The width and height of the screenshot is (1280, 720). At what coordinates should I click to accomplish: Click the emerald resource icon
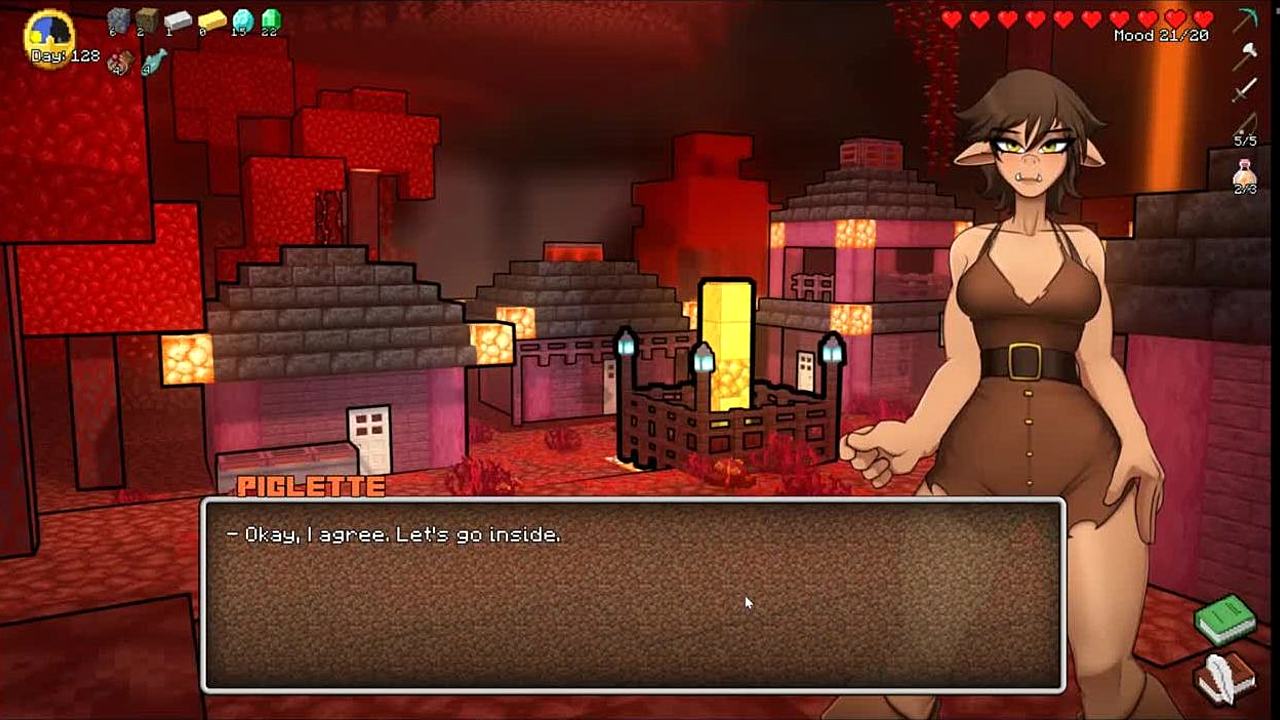click(271, 19)
